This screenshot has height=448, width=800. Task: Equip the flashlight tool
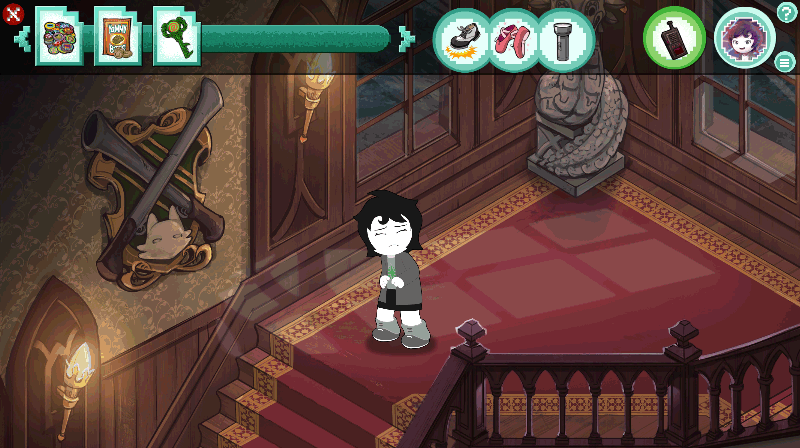point(565,39)
